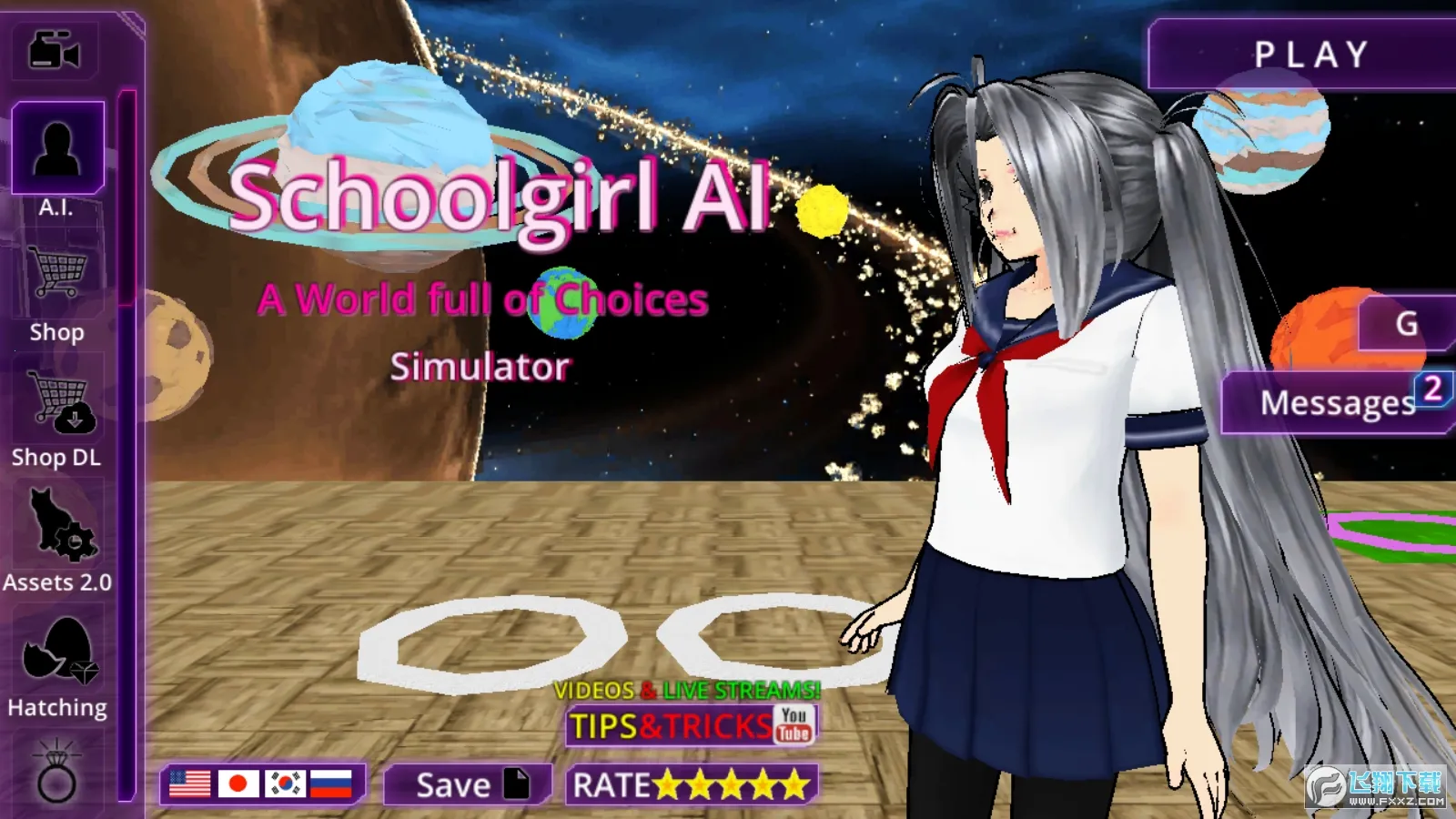Select the A.I. character icon
This screenshot has height=819, width=1456.
[x=57, y=150]
